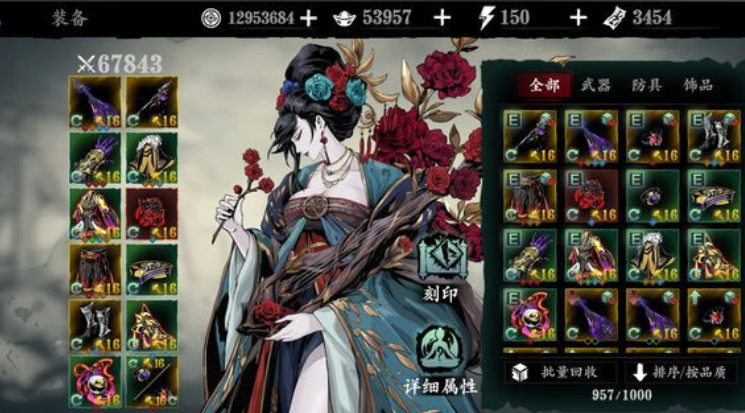Switch to the 防具 (armor) tab
The width and height of the screenshot is (745, 413).
(646, 86)
